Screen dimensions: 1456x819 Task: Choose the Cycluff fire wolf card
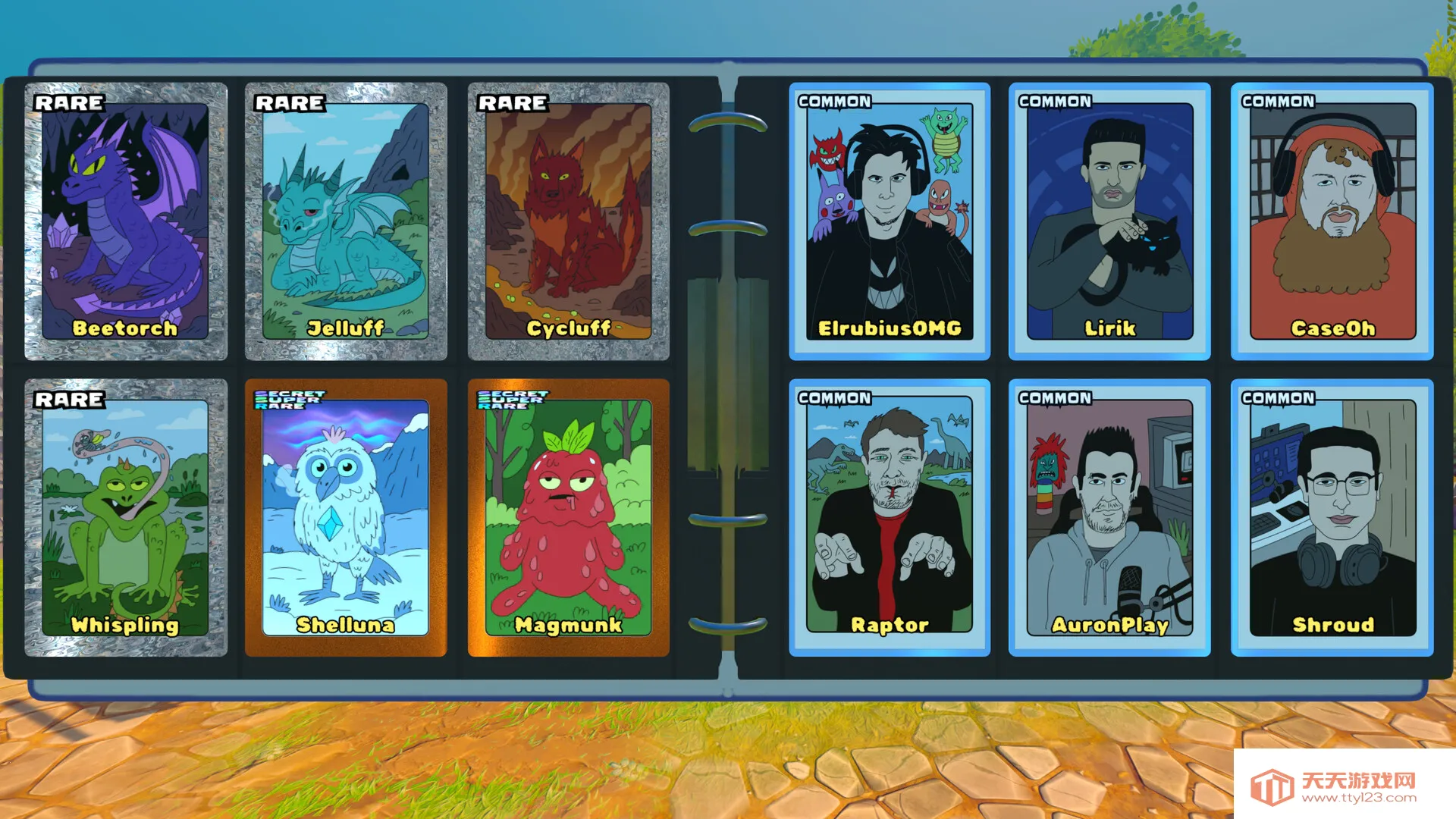point(569,221)
